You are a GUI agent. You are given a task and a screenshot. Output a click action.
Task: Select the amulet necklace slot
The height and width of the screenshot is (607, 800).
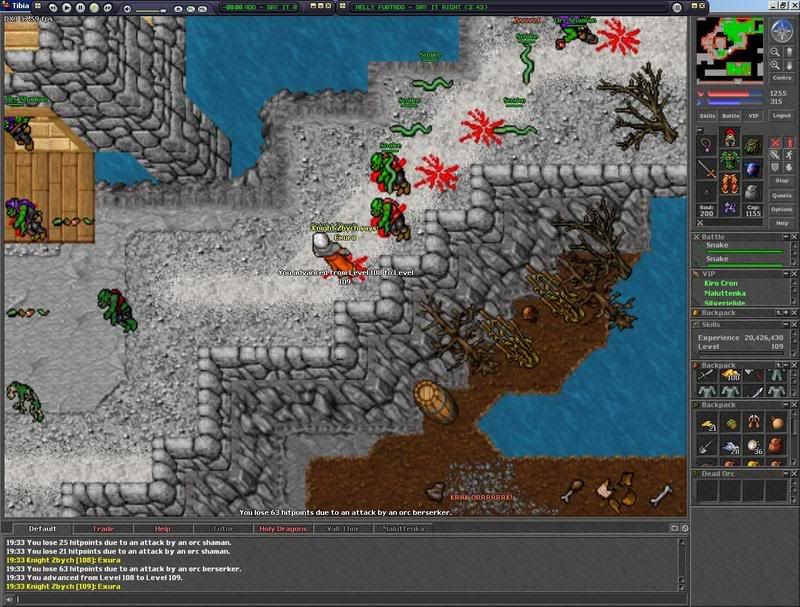pyautogui.click(x=708, y=148)
